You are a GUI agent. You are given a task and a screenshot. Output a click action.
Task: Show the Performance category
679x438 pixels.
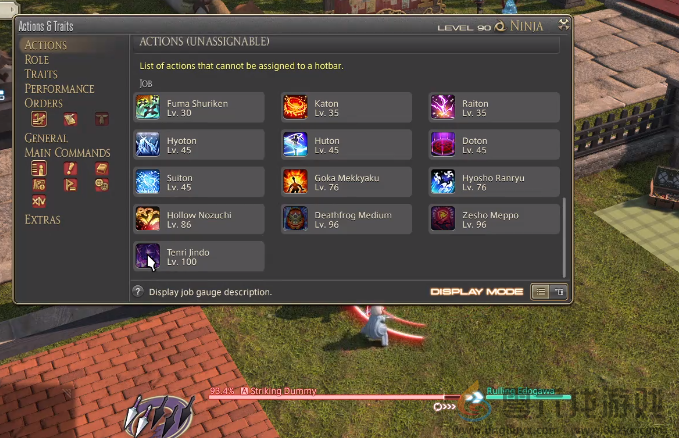60,89
